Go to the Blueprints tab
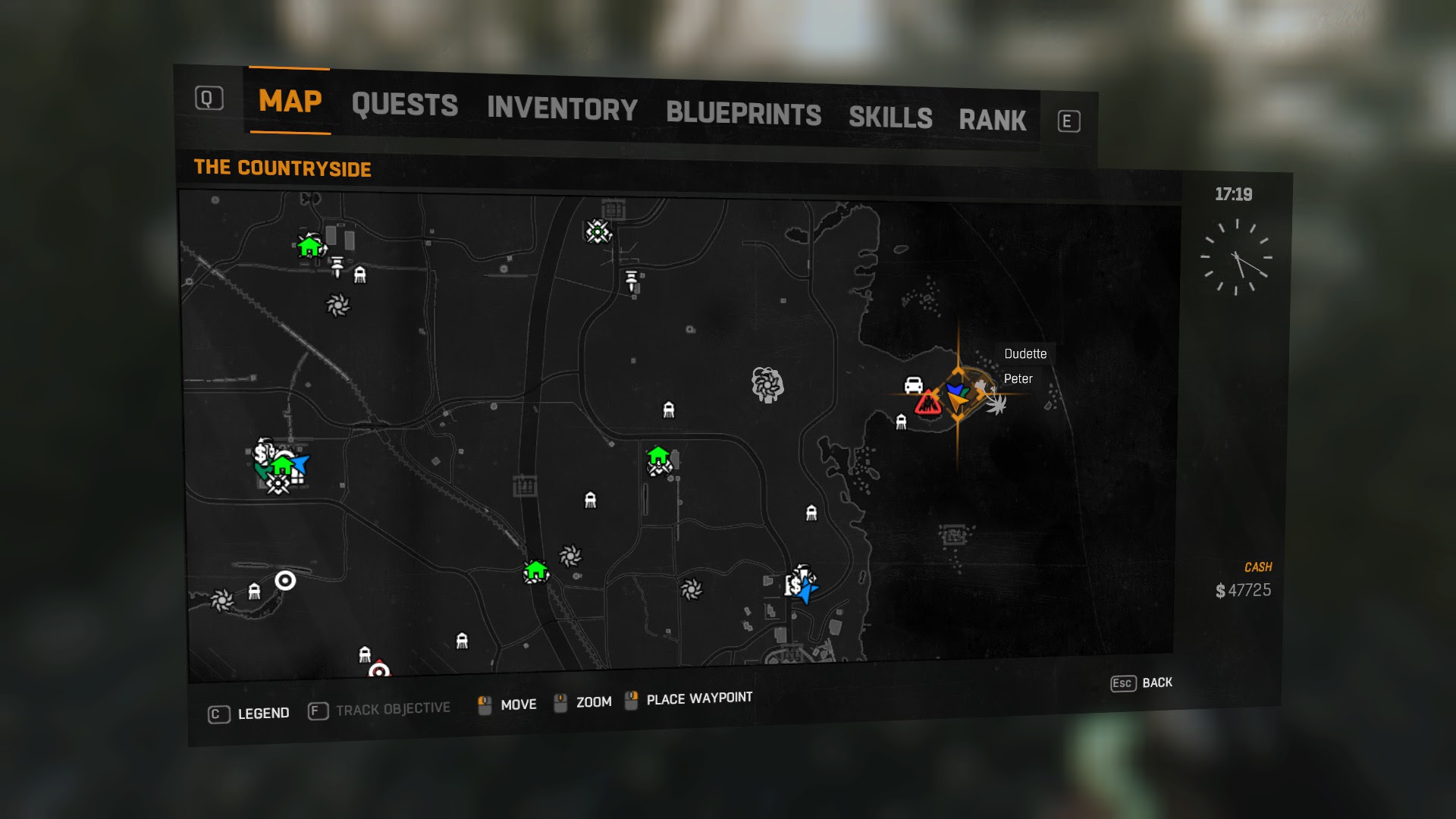Screen dimensions: 1456x819 (743, 114)
